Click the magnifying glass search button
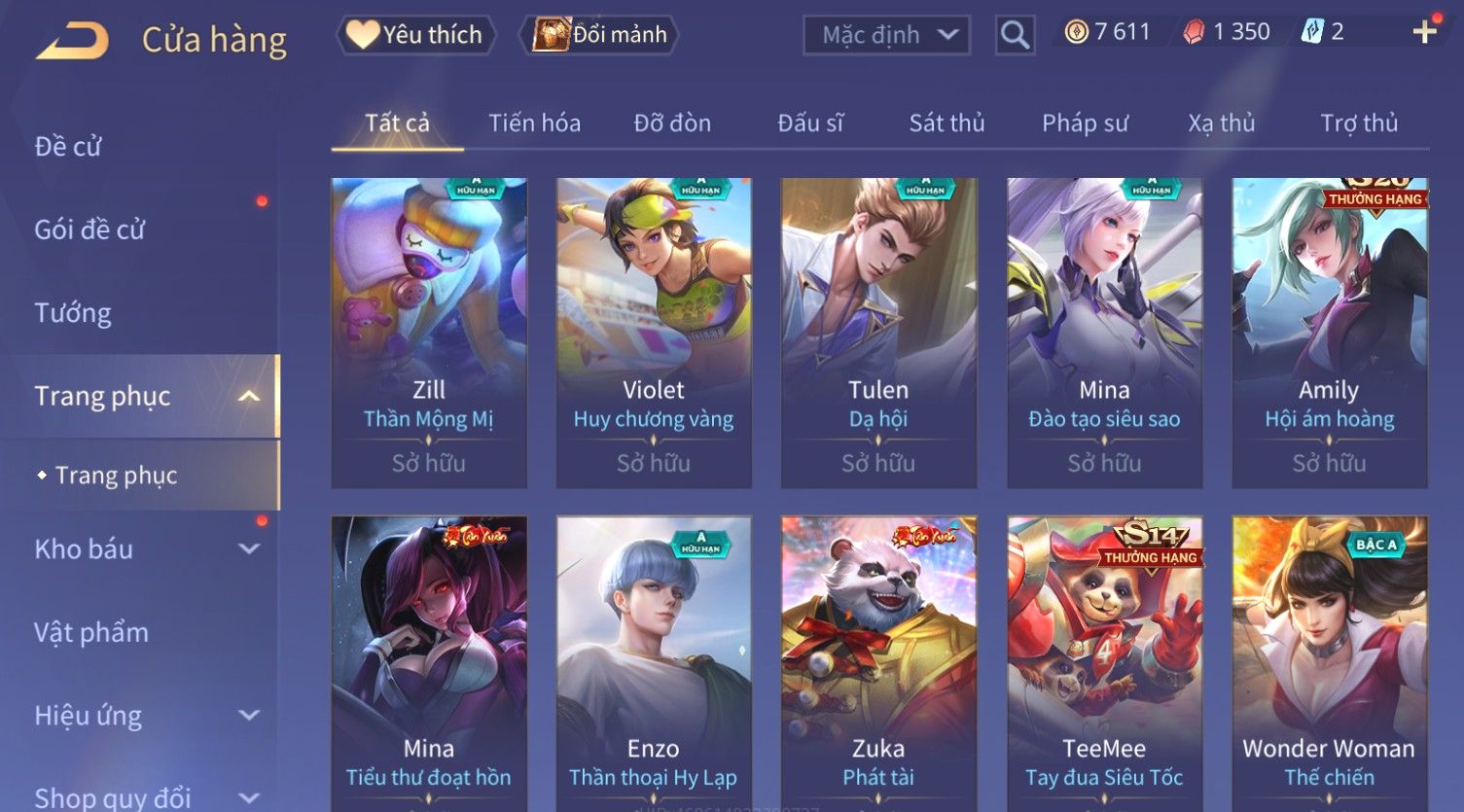The width and height of the screenshot is (1464, 812). point(1015,35)
